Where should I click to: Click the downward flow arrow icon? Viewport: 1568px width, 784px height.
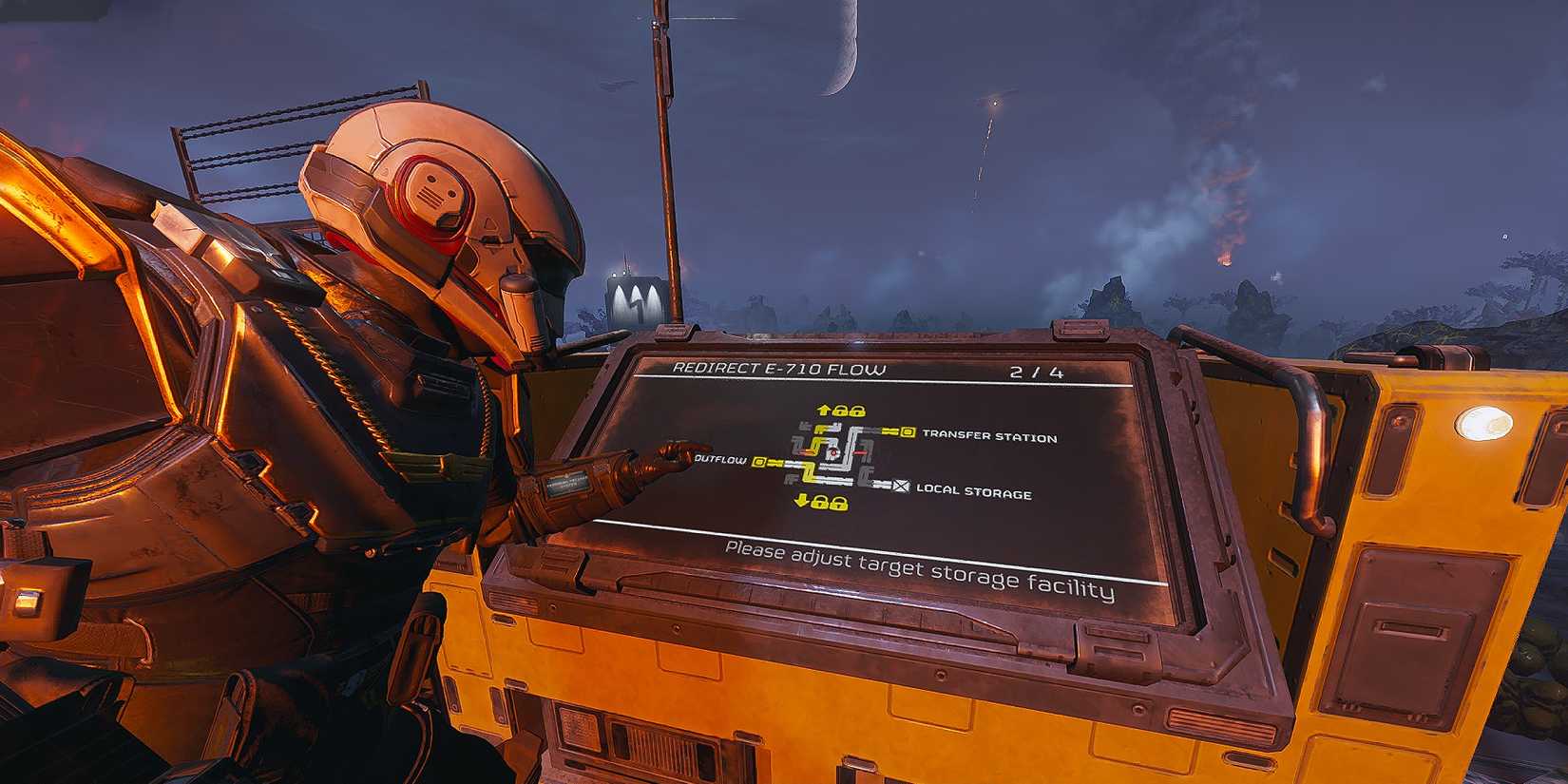[x=802, y=502]
